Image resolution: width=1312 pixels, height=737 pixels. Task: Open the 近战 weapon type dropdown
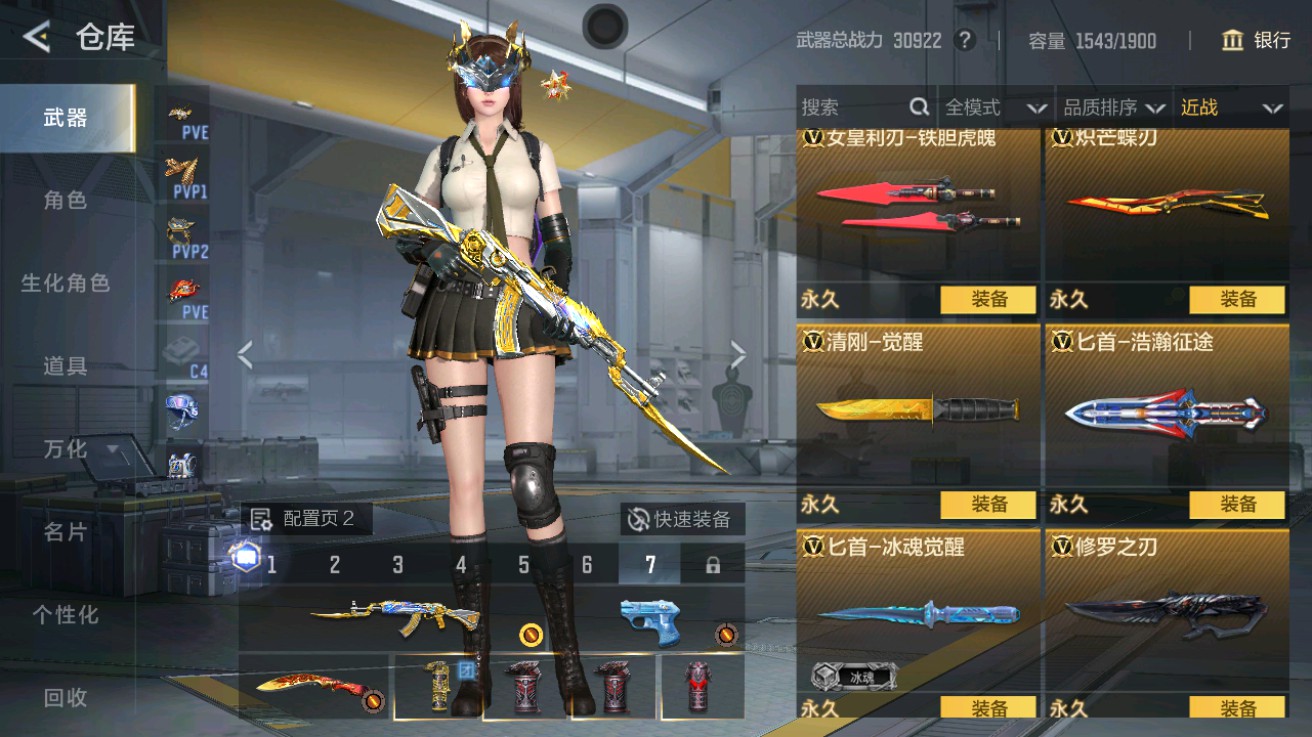pyautogui.click(x=1225, y=107)
